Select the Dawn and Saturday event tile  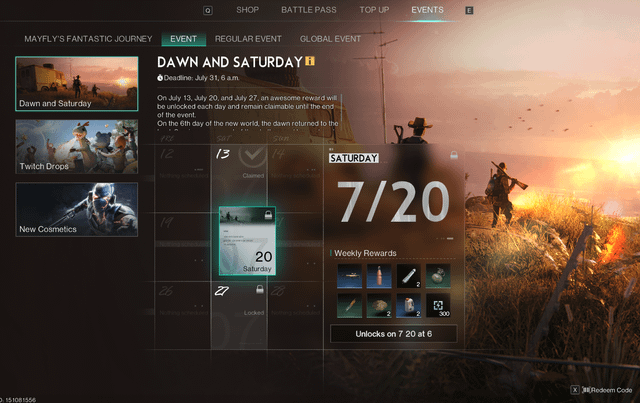[x=77, y=83]
